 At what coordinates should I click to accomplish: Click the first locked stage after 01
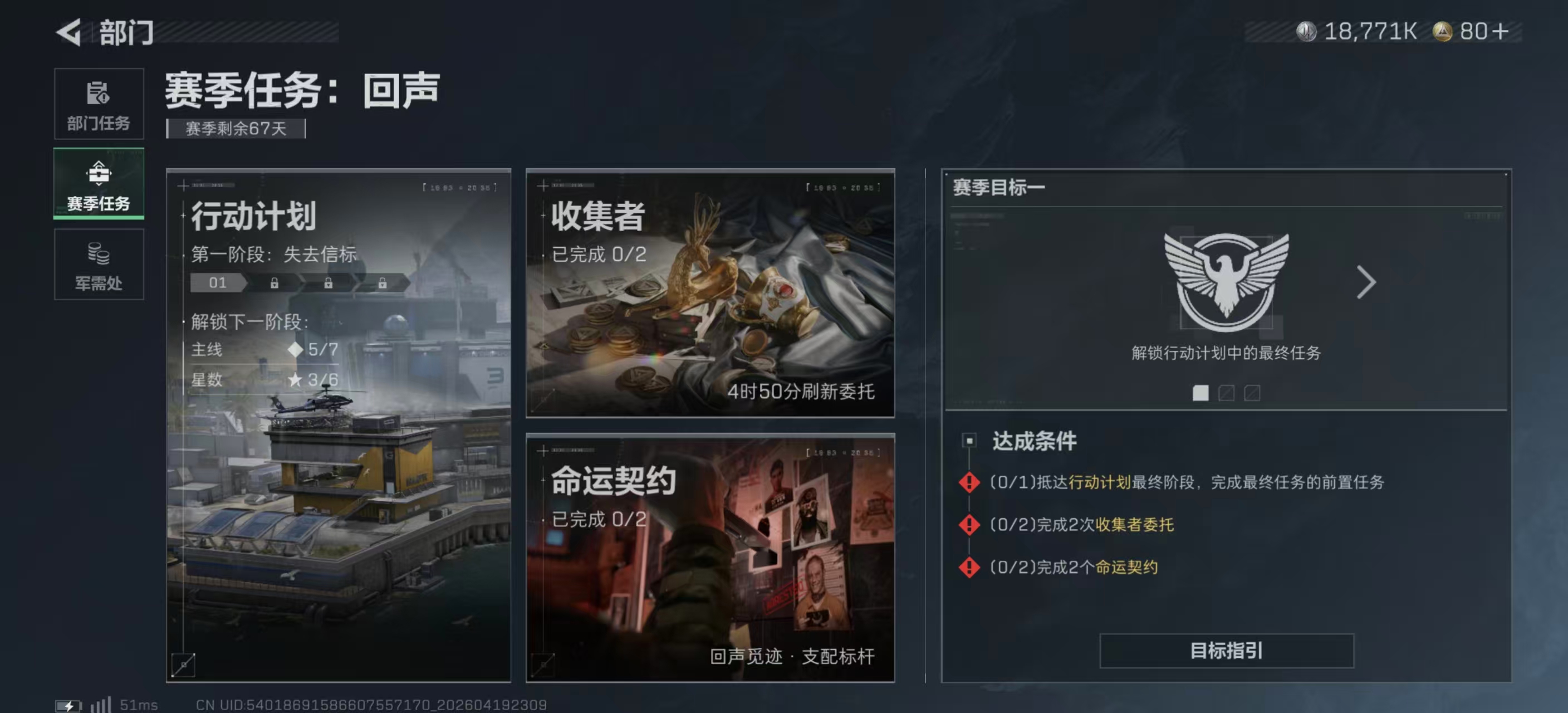click(275, 282)
